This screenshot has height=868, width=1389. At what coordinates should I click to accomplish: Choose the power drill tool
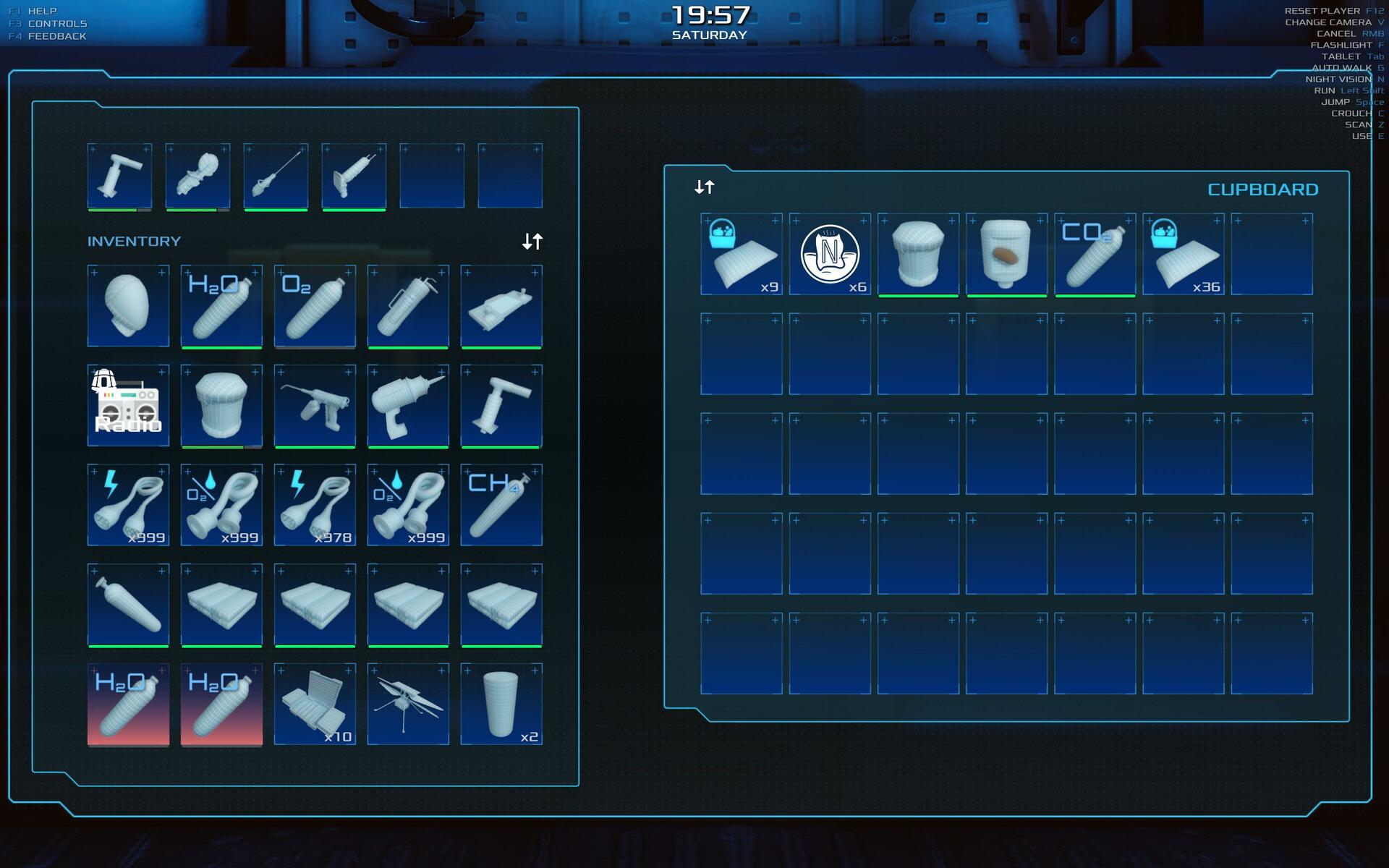tap(408, 405)
